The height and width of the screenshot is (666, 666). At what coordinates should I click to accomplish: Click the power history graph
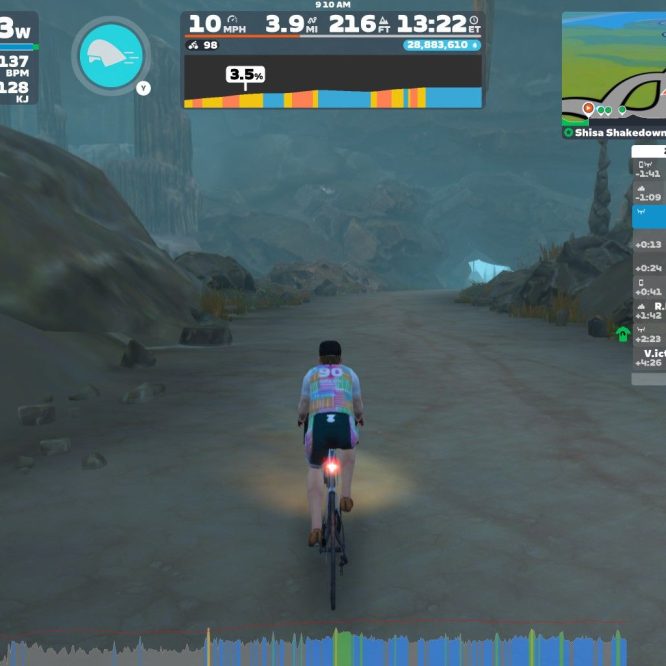pos(333,648)
